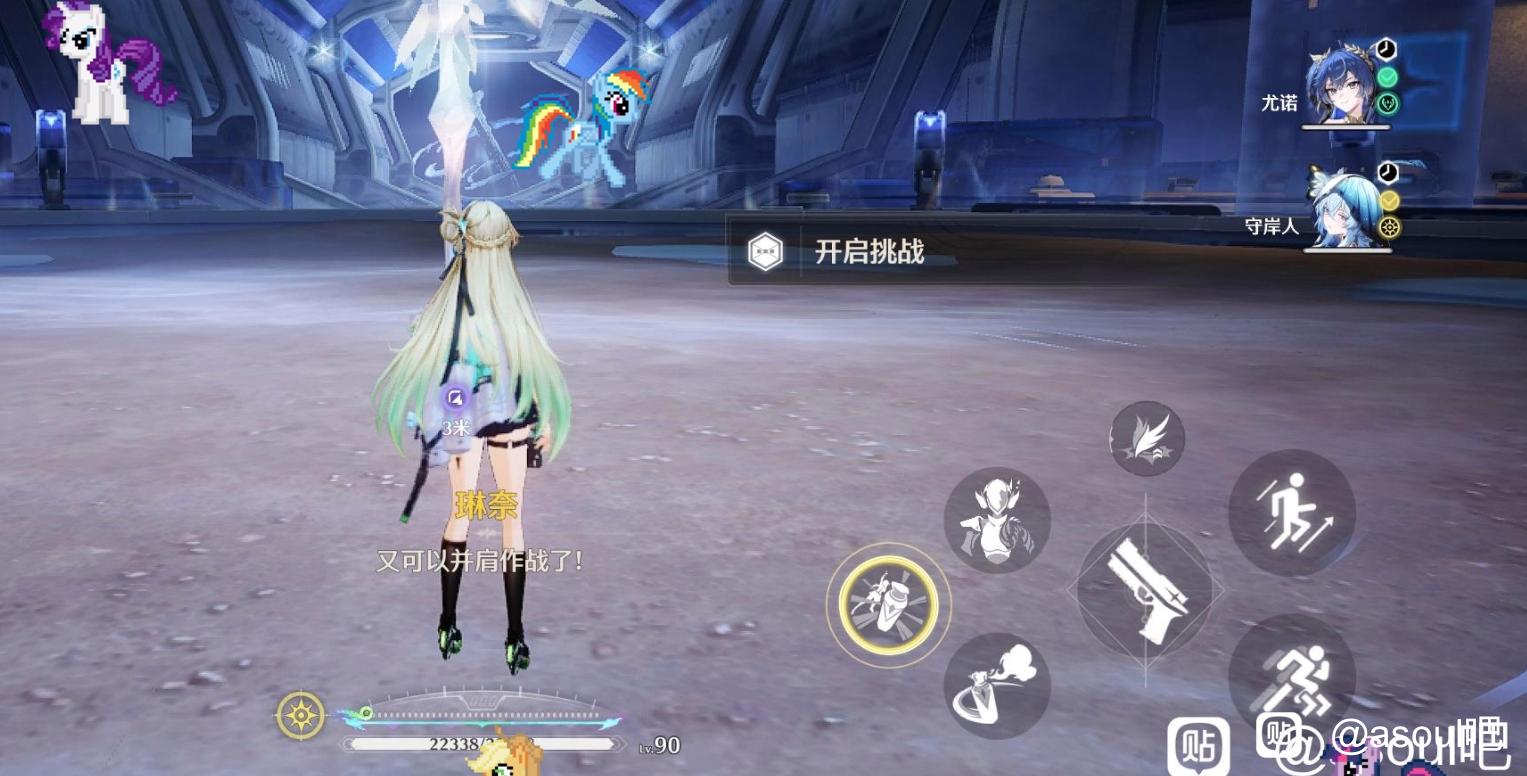Fire the pistol basic attack button
This screenshot has height=776, width=1527.
click(x=1145, y=590)
